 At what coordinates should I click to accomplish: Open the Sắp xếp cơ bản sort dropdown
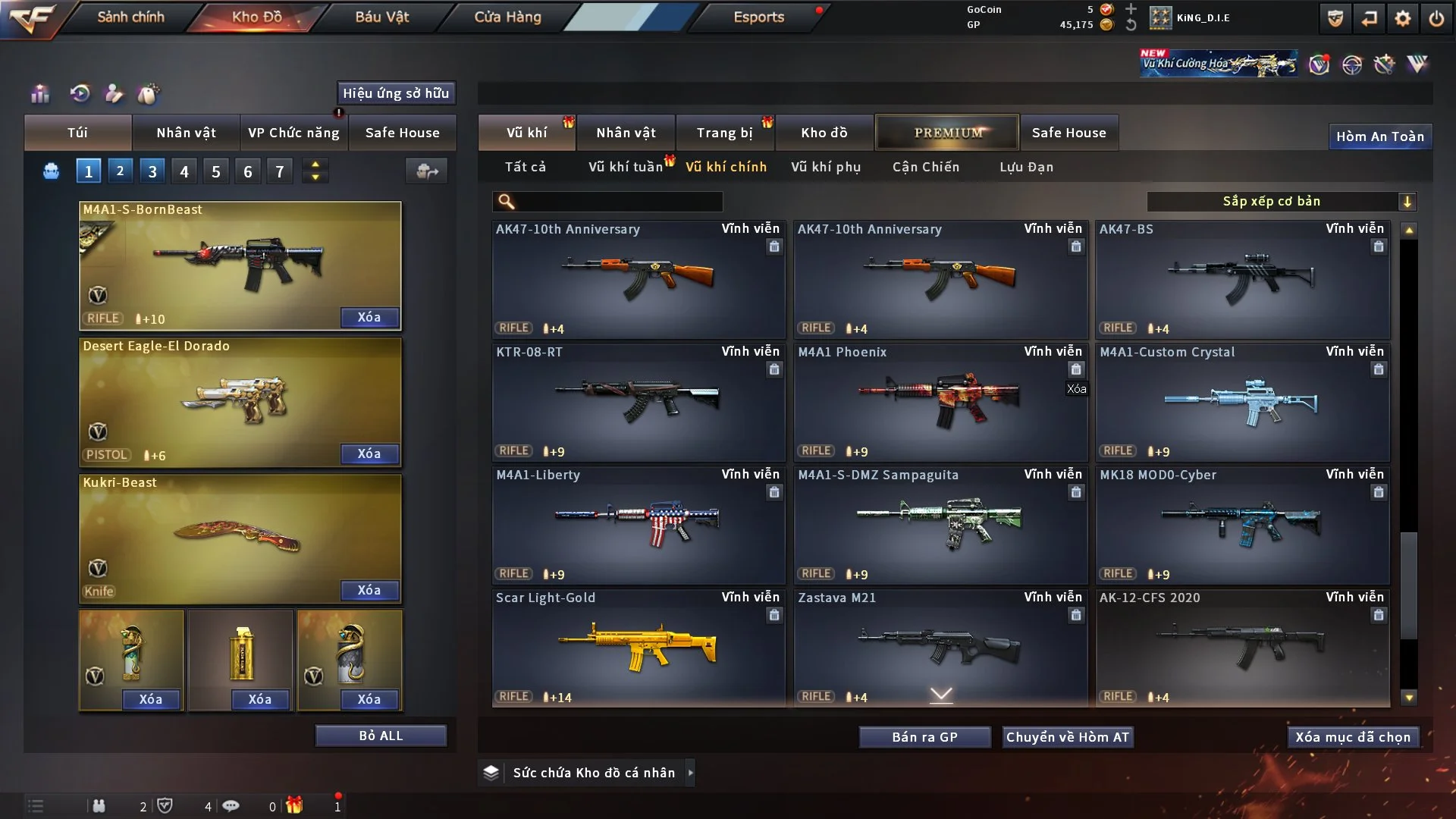[x=1281, y=201]
